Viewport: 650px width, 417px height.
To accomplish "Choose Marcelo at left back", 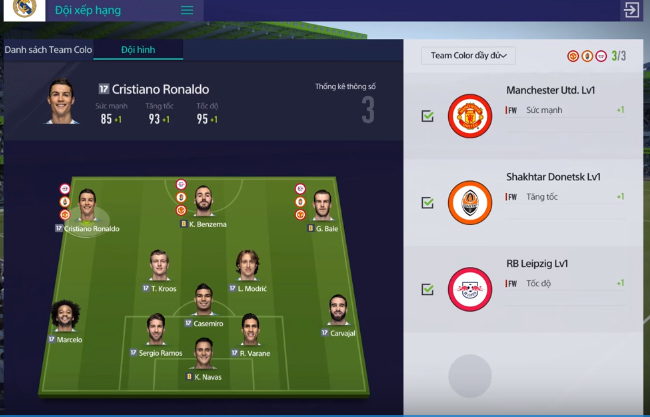I will point(66,317).
